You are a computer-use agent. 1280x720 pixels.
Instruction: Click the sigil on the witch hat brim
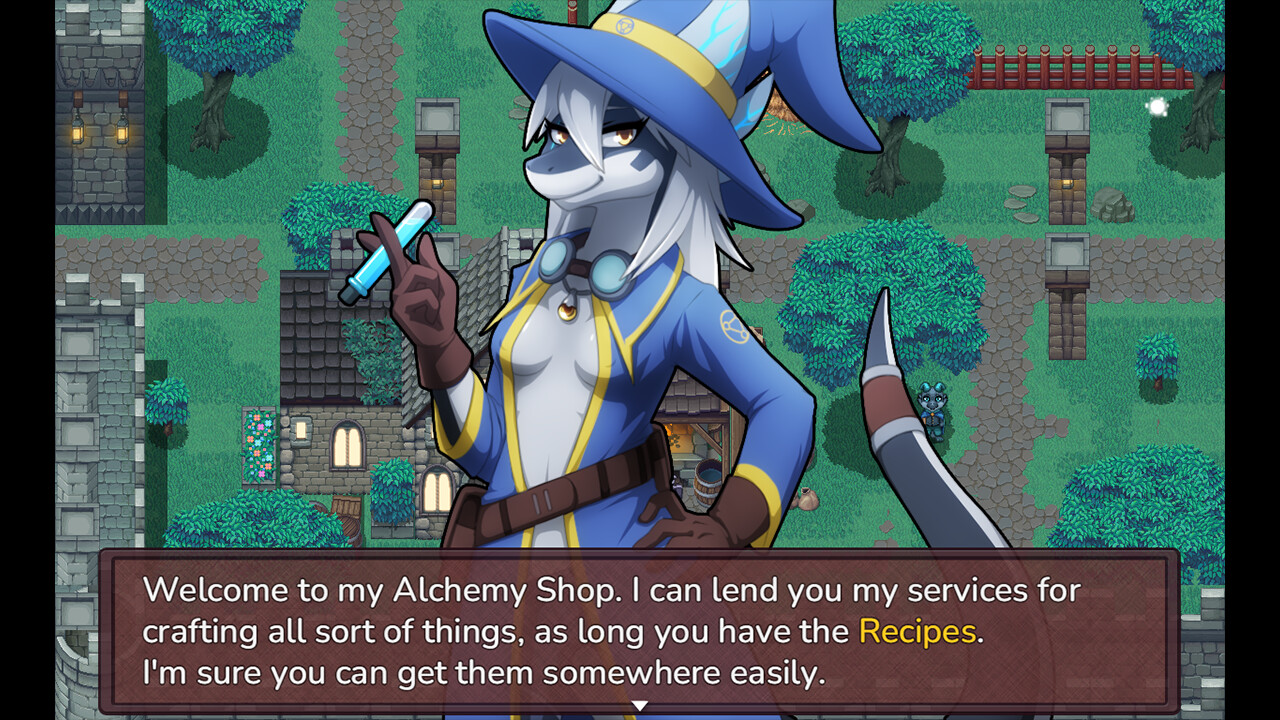click(626, 25)
